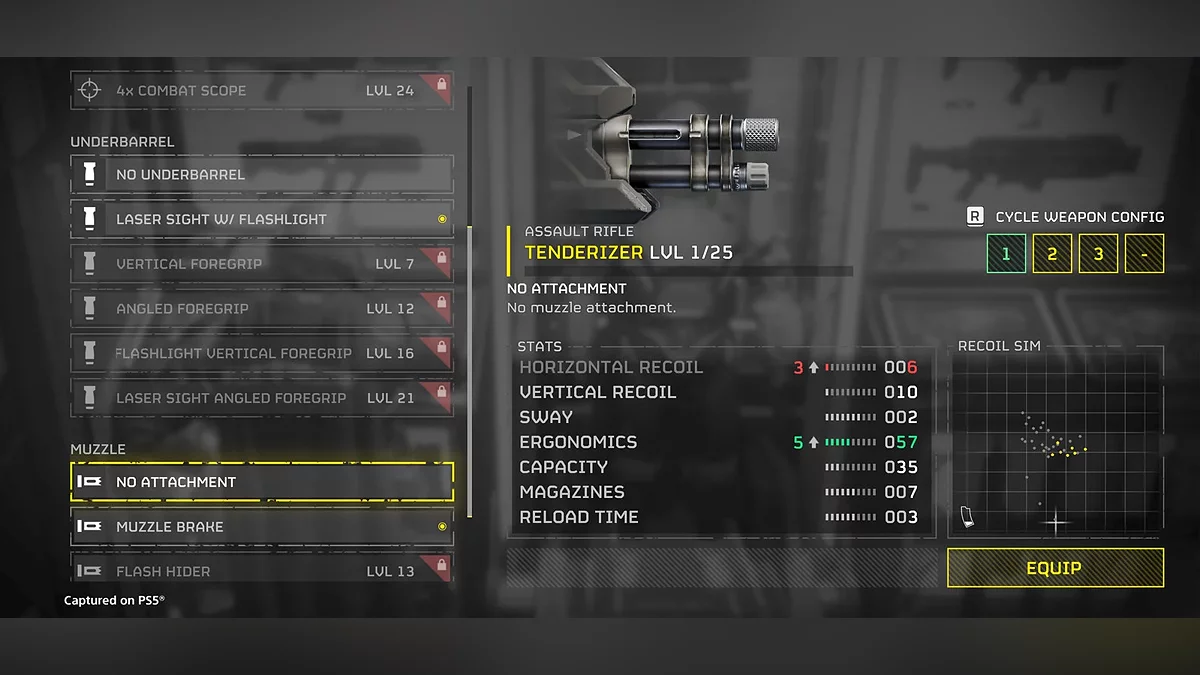Select Laser Sight w/ Flashlight underbarrel
Image resolution: width=1200 pixels, height=675 pixels.
262,219
